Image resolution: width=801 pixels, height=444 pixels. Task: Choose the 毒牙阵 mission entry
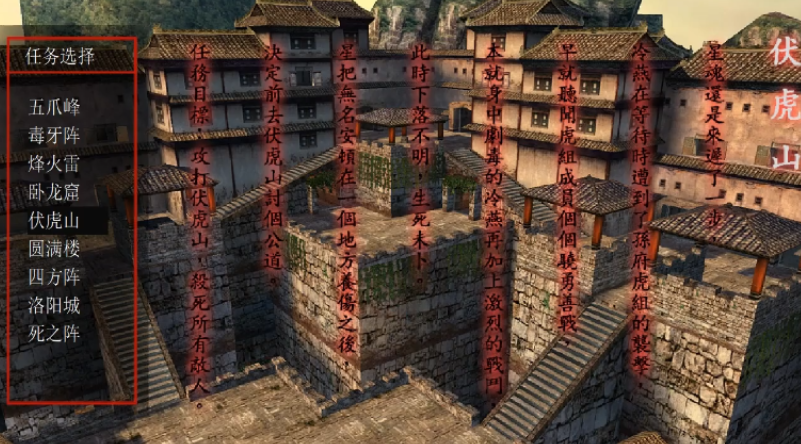55,135
